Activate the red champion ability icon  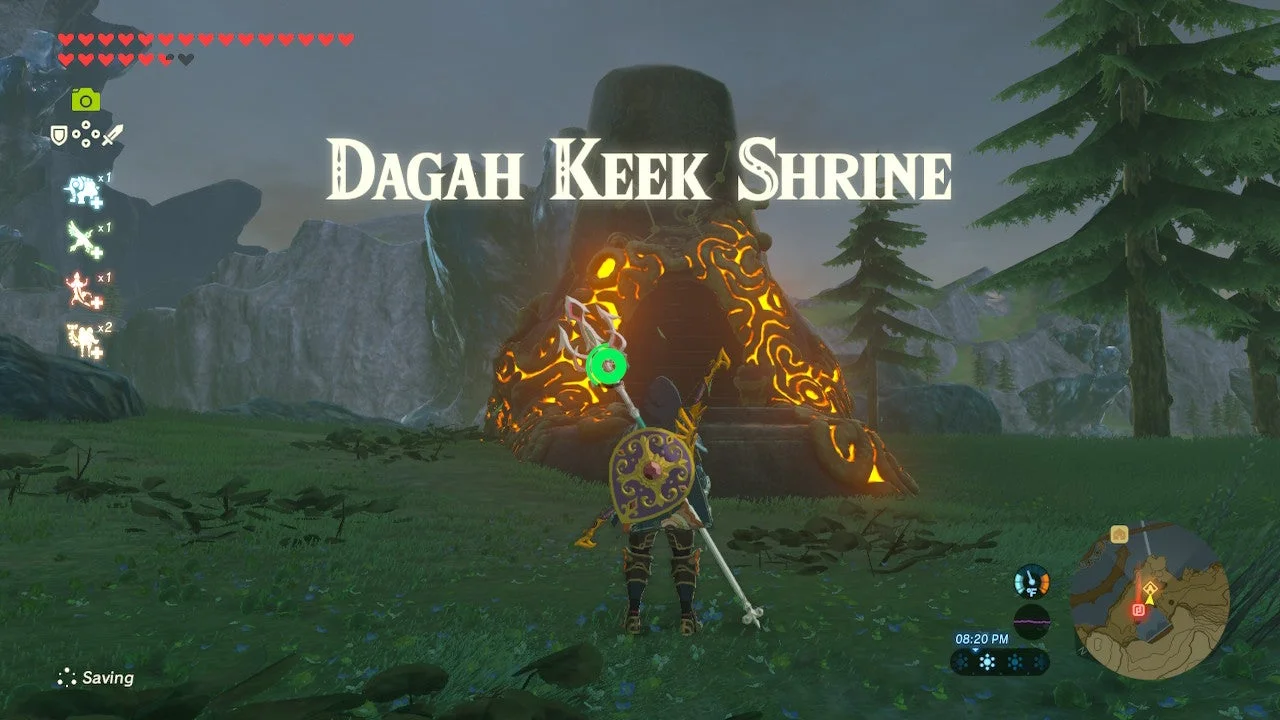click(80, 286)
